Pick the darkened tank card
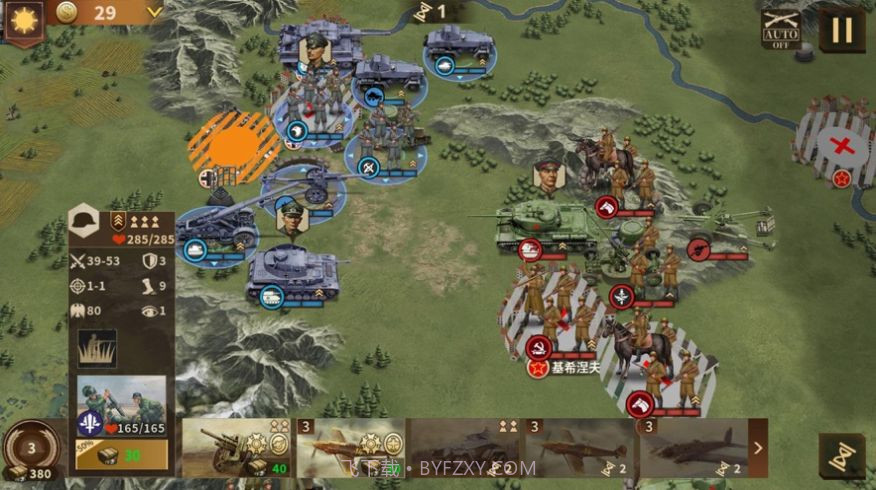This screenshot has height=490, width=876. click(x=464, y=447)
